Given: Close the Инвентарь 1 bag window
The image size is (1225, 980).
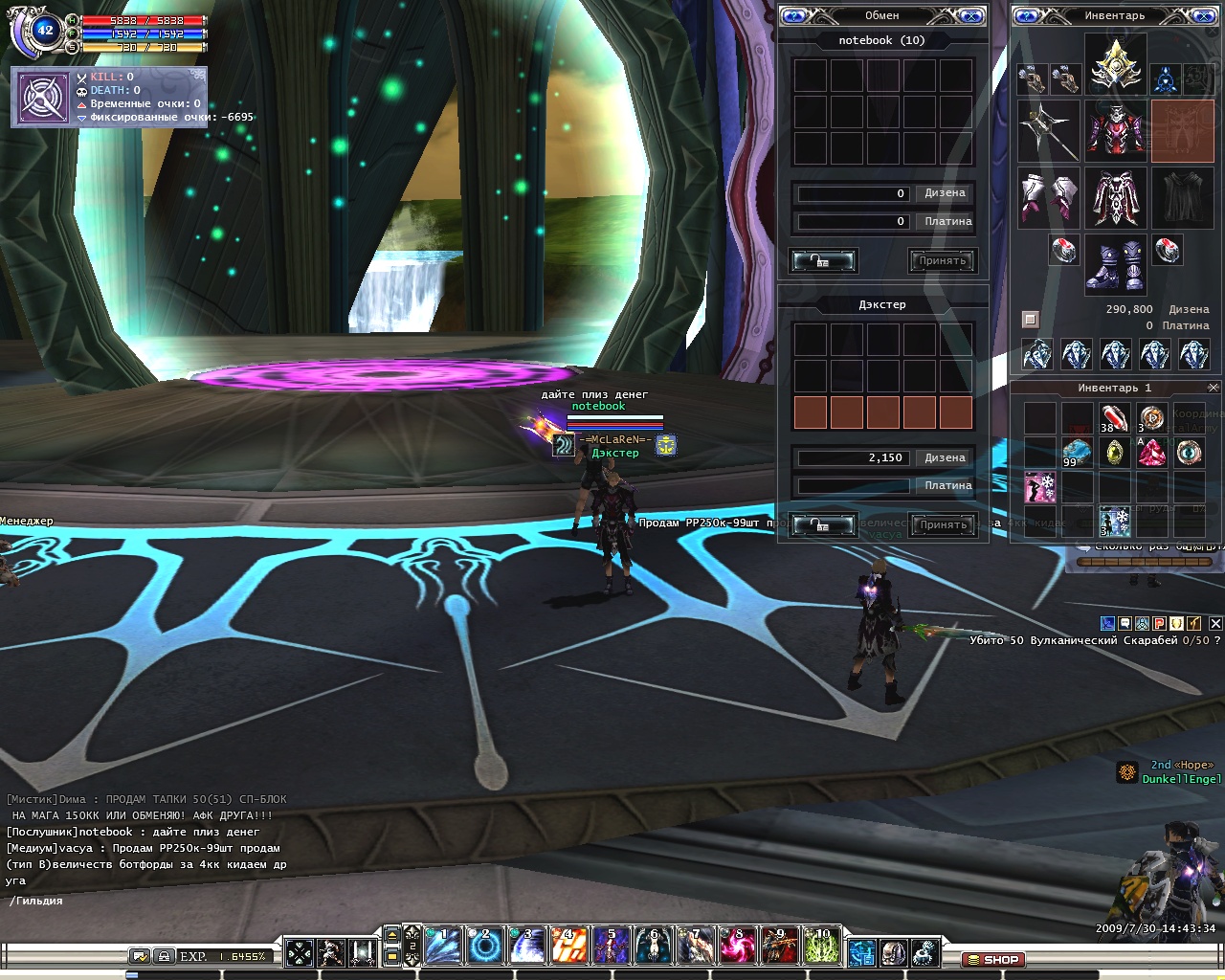Looking at the screenshot, I should [1214, 388].
